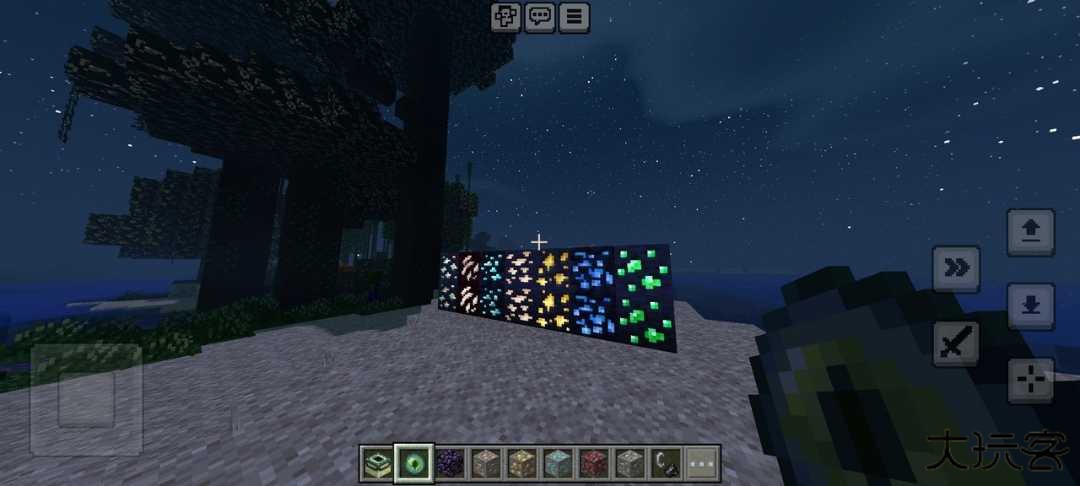Viewport: 1080px width, 486px height.
Task: Select the end portal frame hotbar slot
Action: (379, 463)
